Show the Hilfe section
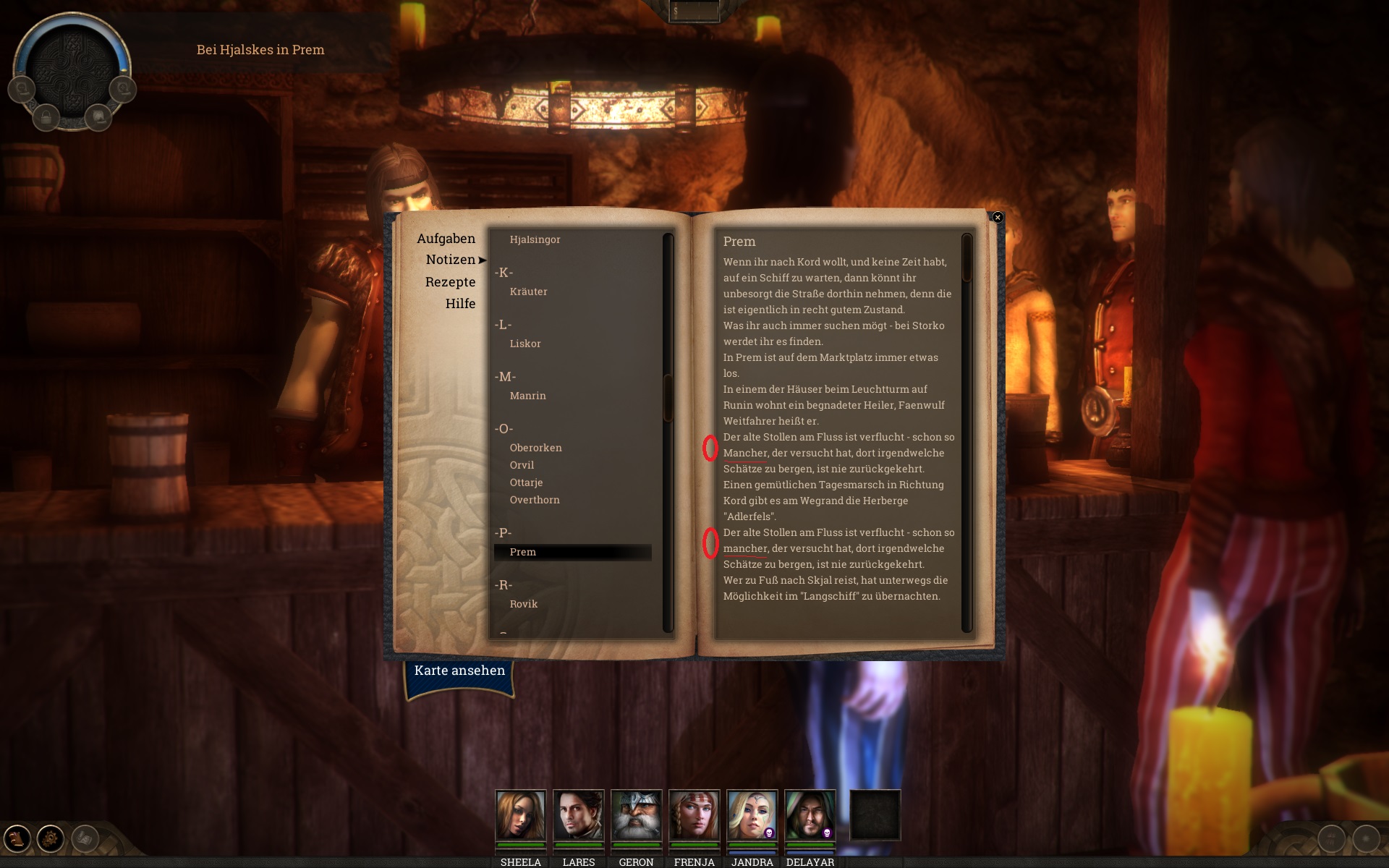 tap(460, 304)
